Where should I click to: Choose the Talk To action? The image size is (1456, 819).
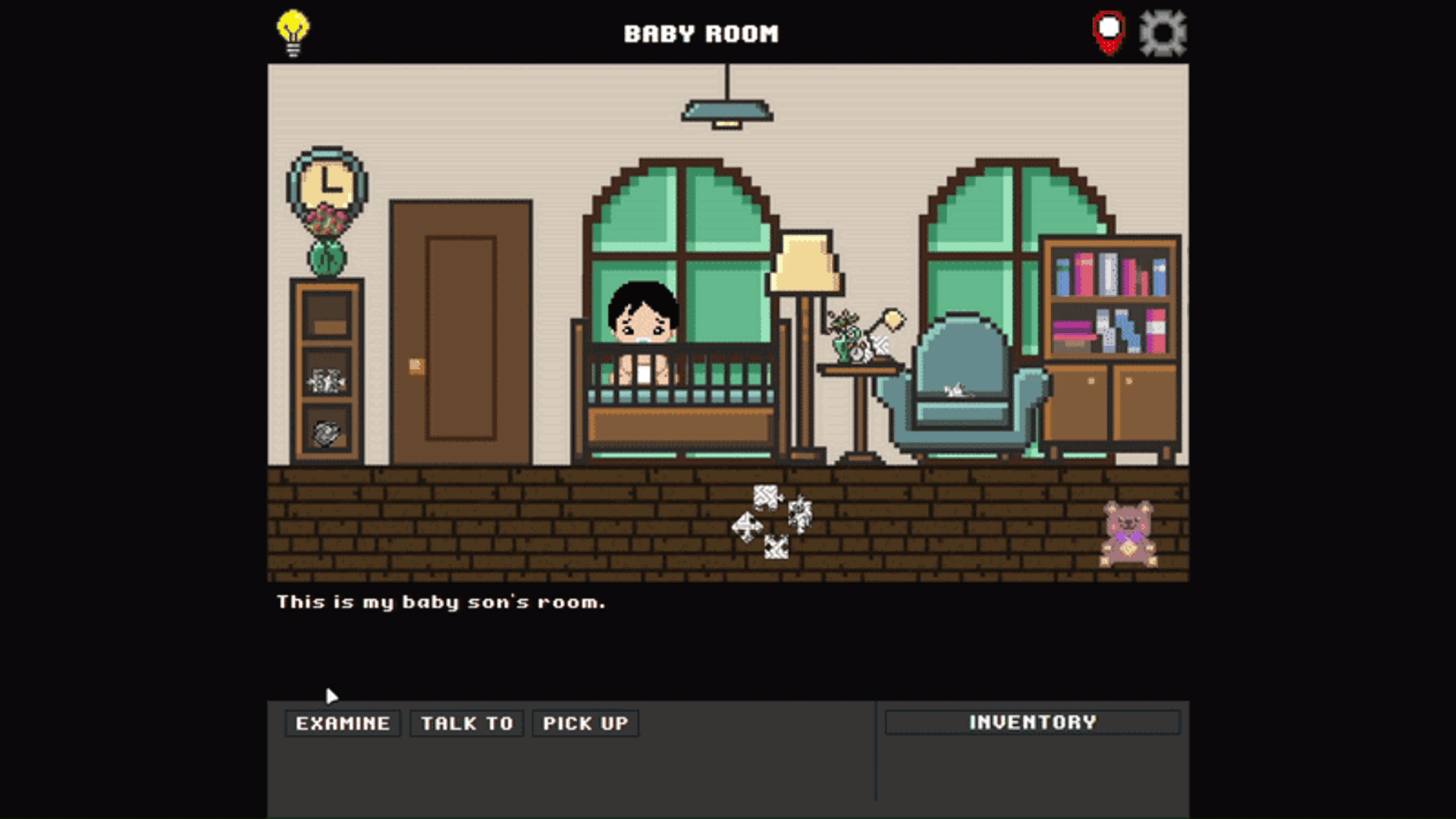pyautogui.click(x=467, y=723)
